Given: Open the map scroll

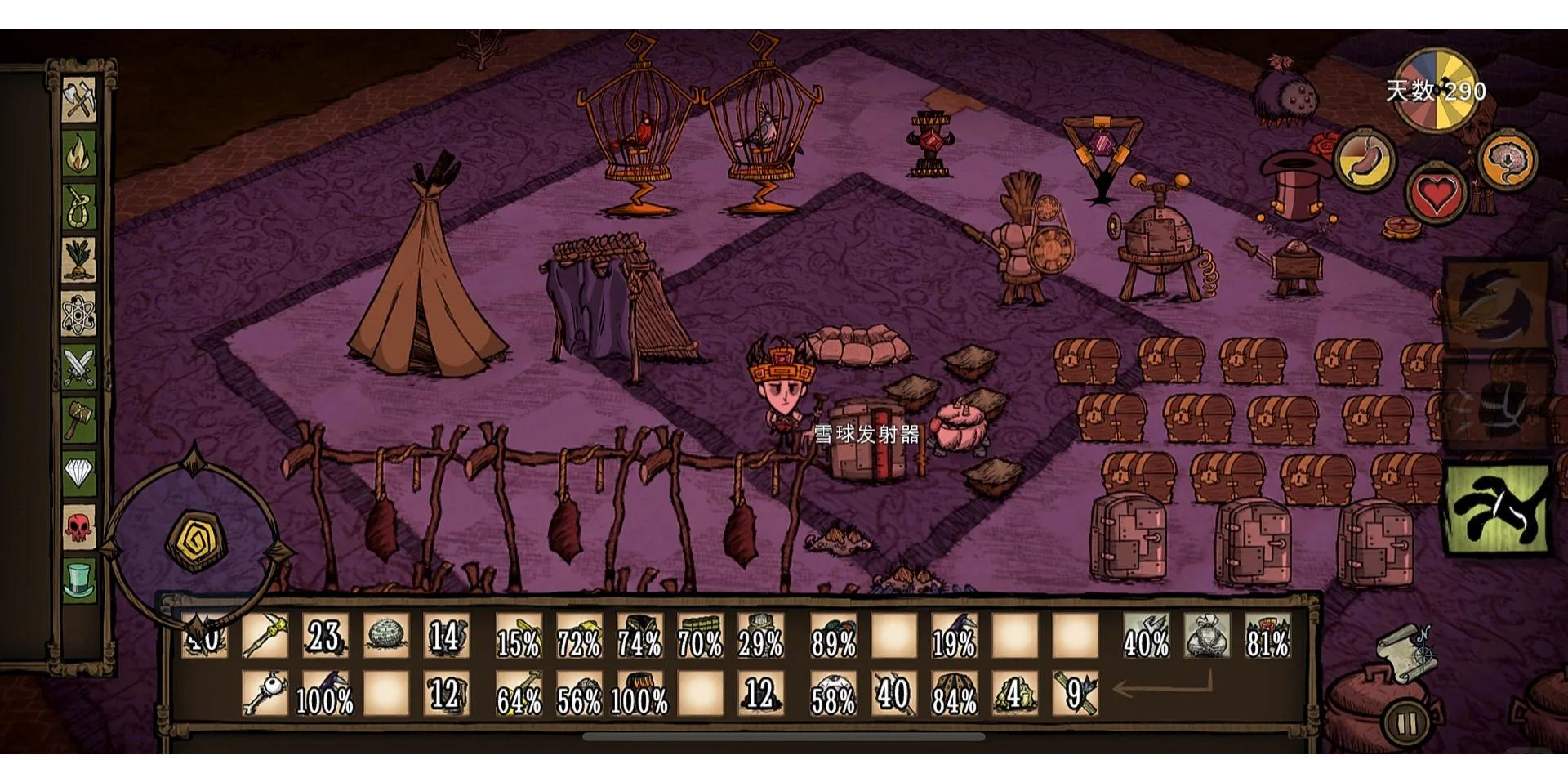Looking at the screenshot, I should coord(1405,651).
